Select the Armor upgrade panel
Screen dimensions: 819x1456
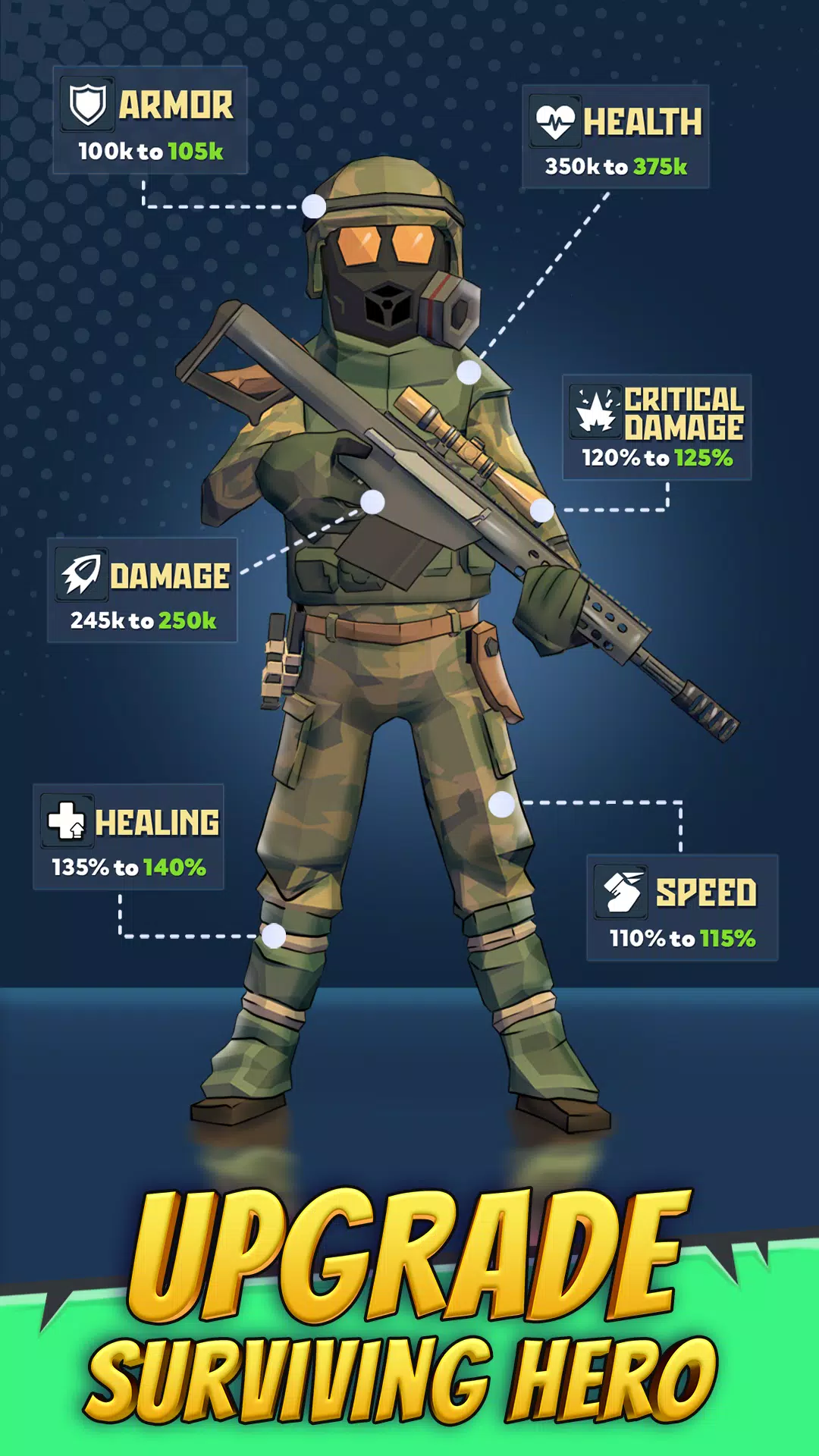coord(150,121)
